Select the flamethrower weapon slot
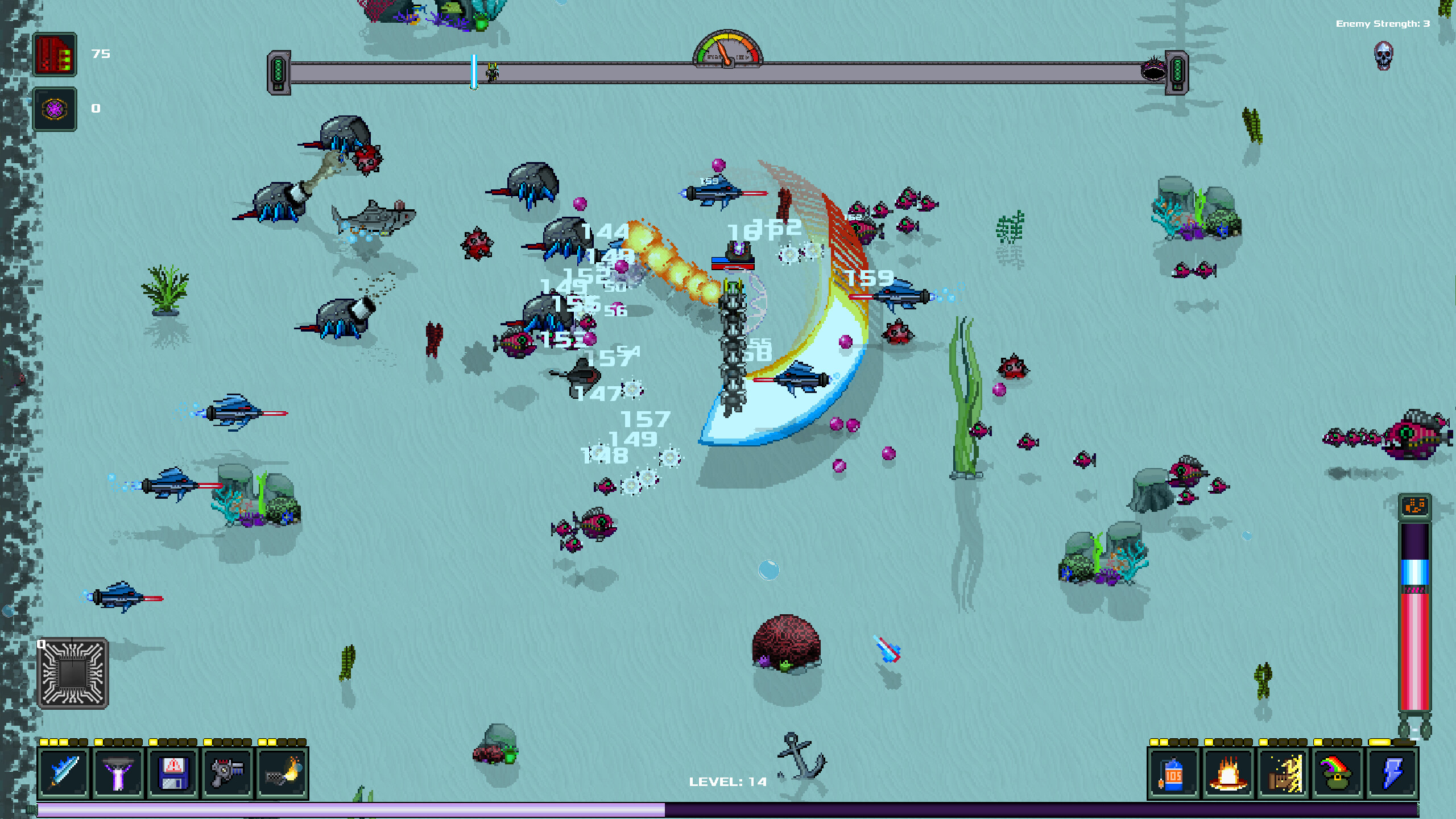The image size is (1456, 819). (282, 772)
